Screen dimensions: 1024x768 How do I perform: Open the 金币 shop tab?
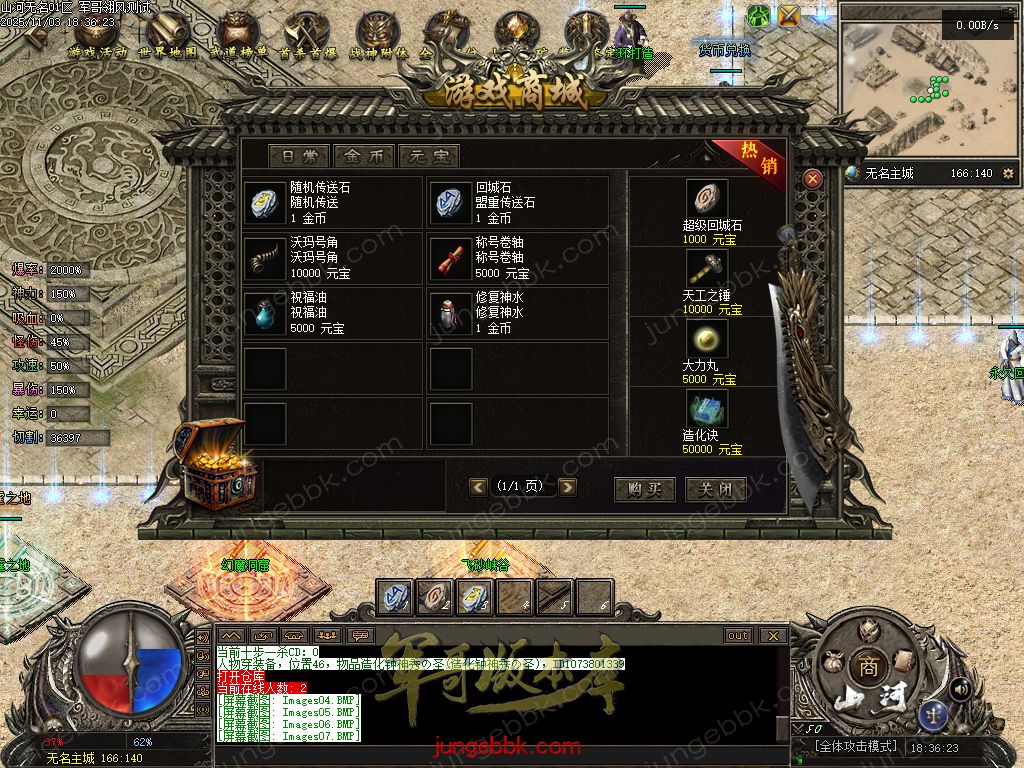(x=364, y=156)
